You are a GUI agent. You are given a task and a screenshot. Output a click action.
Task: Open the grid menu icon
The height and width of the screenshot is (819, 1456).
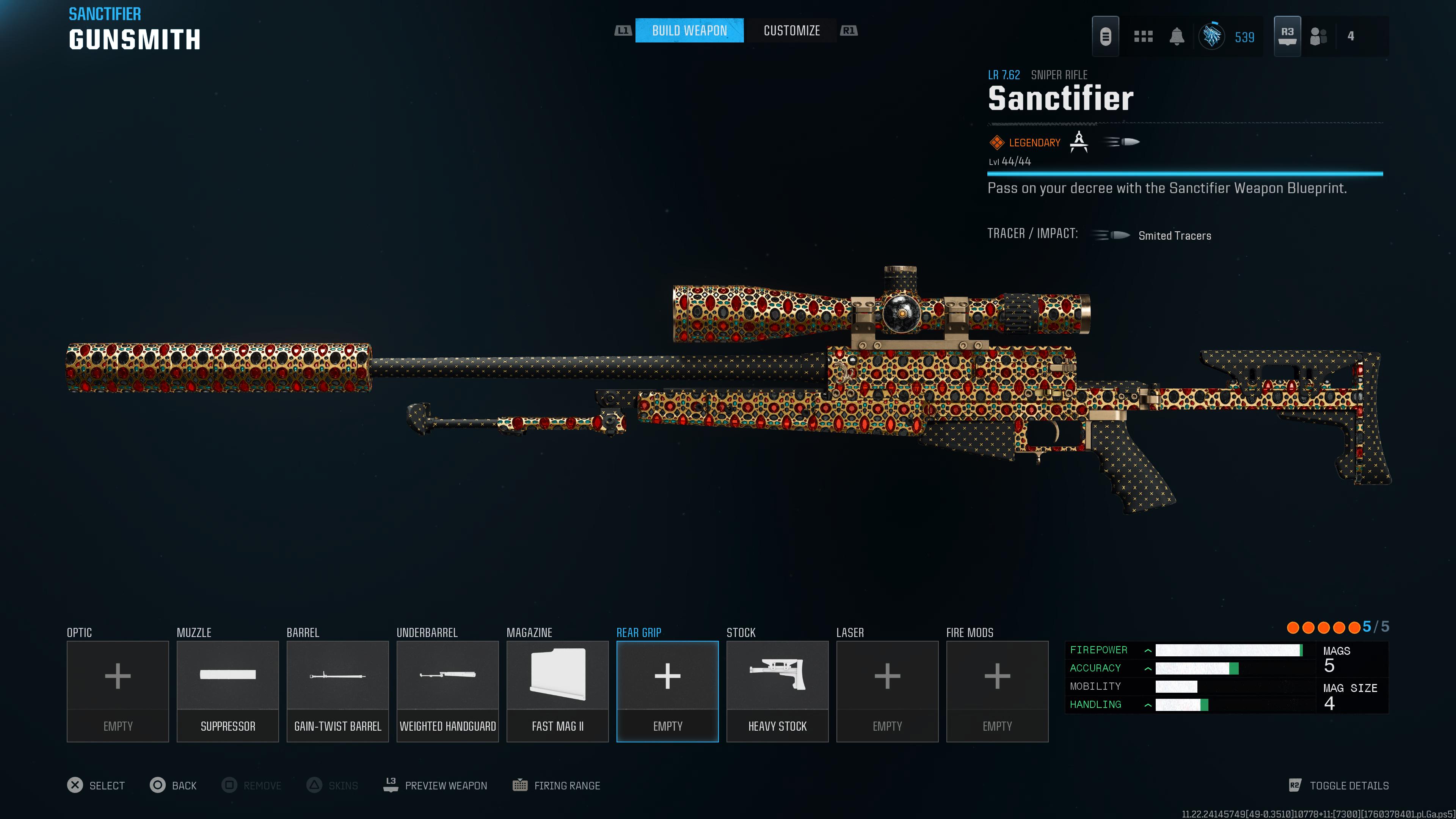pos(1143,37)
